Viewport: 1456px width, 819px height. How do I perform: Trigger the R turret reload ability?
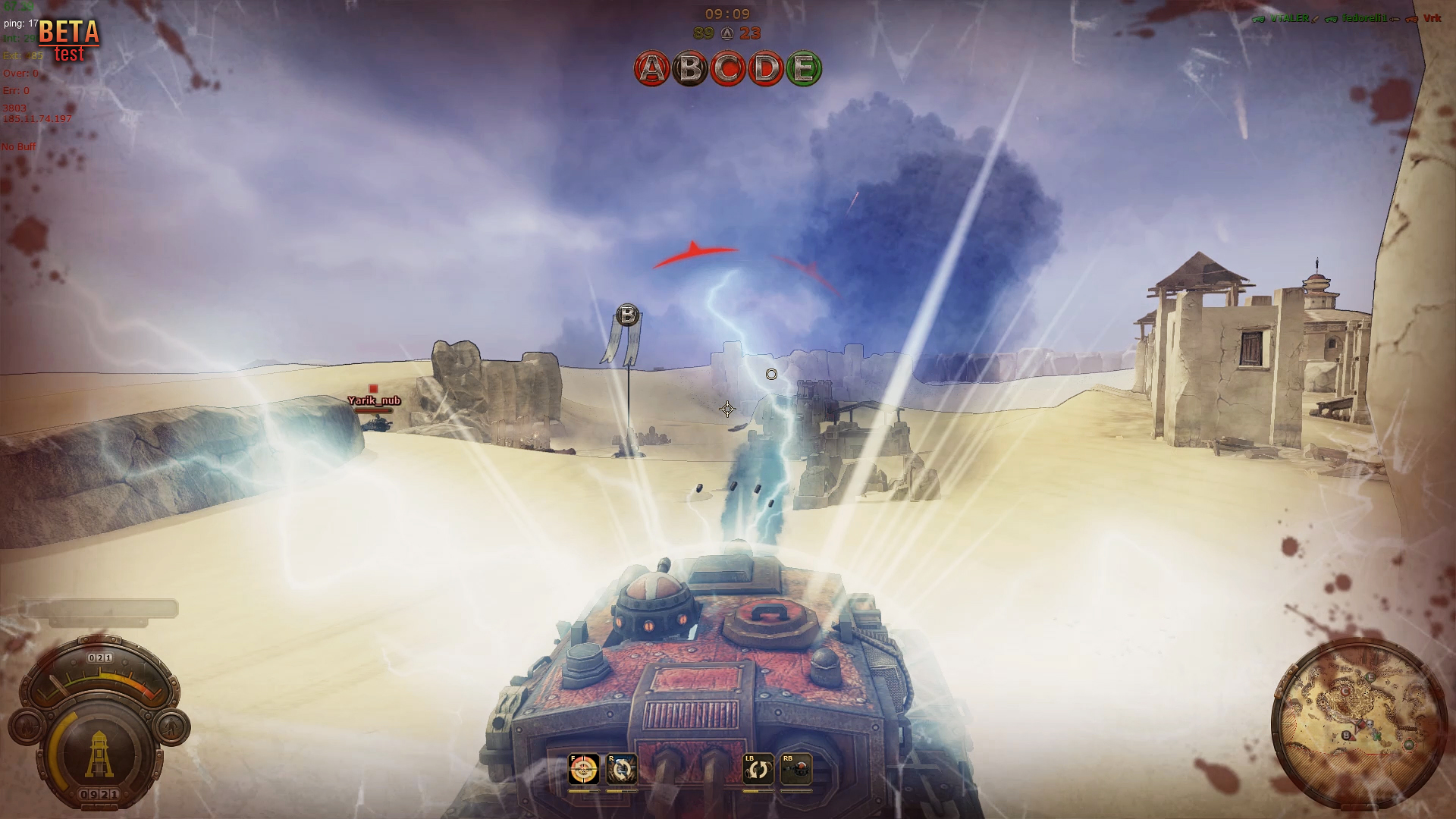pos(622,769)
